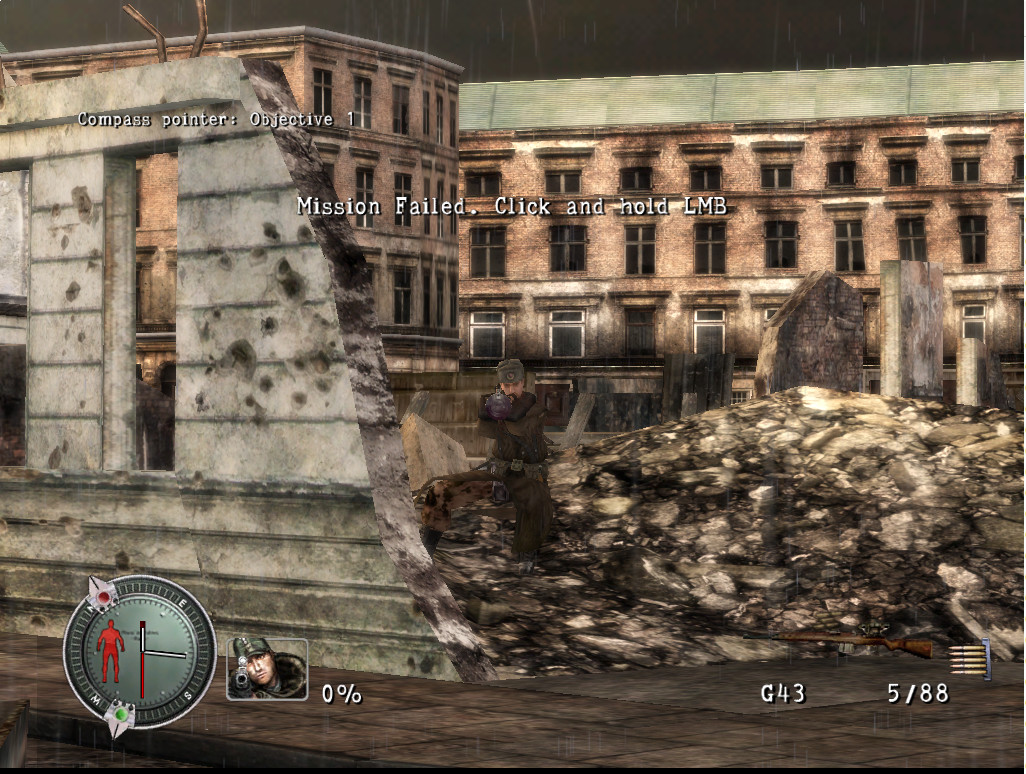Screen dimensions: 1026x774
Task: Click the Compass pointer Objective 1 tracker
Action: click(x=216, y=119)
